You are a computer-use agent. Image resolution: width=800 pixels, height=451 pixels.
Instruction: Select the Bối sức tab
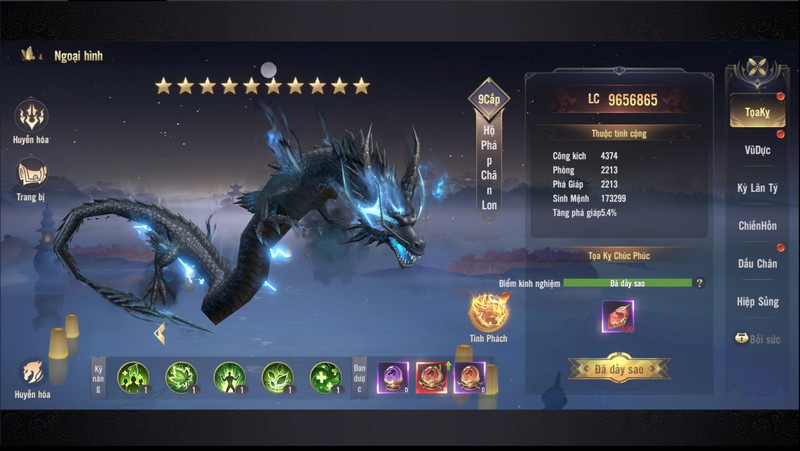pyautogui.click(x=757, y=339)
